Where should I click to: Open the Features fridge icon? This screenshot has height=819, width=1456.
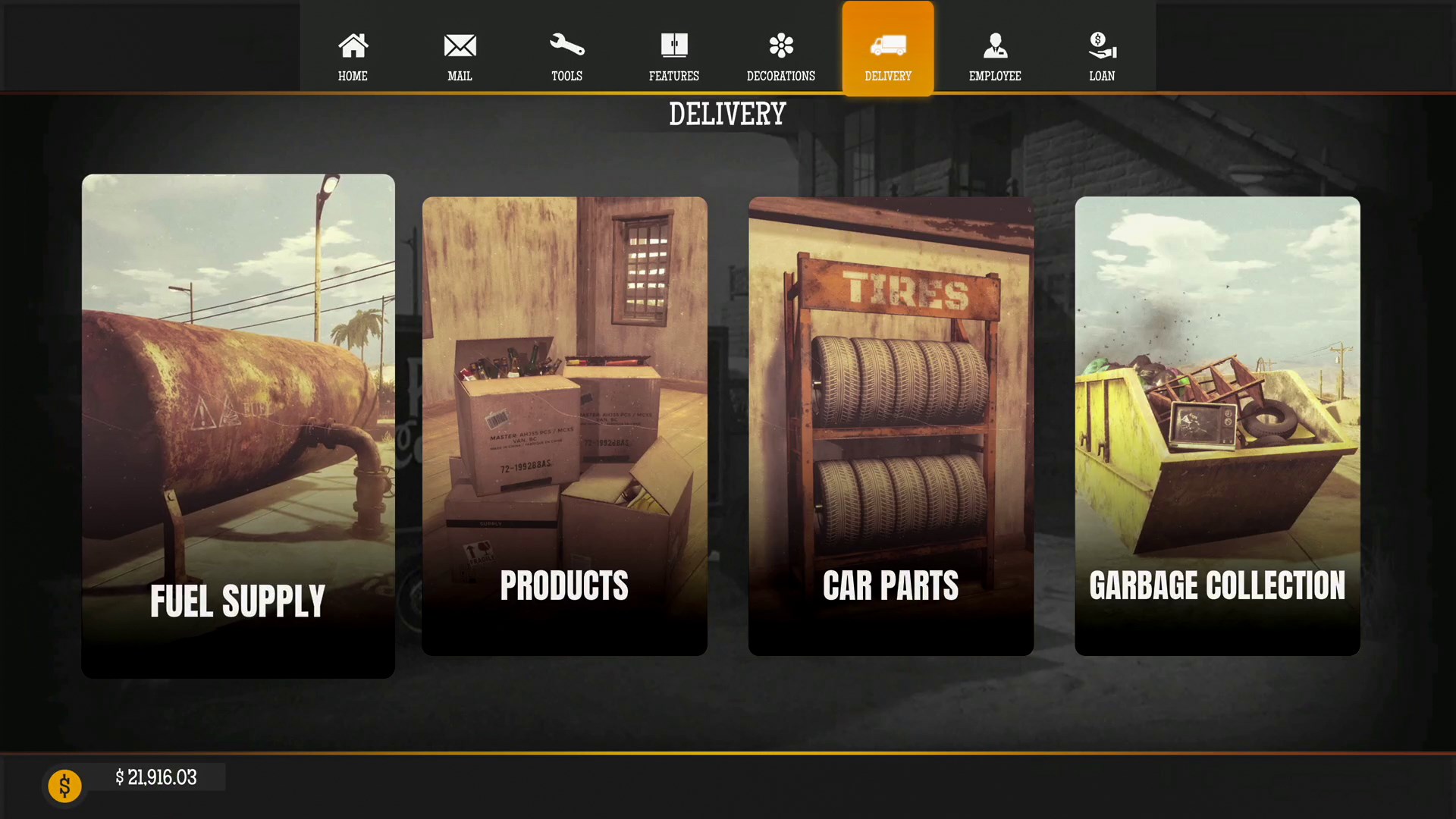pyautogui.click(x=674, y=45)
